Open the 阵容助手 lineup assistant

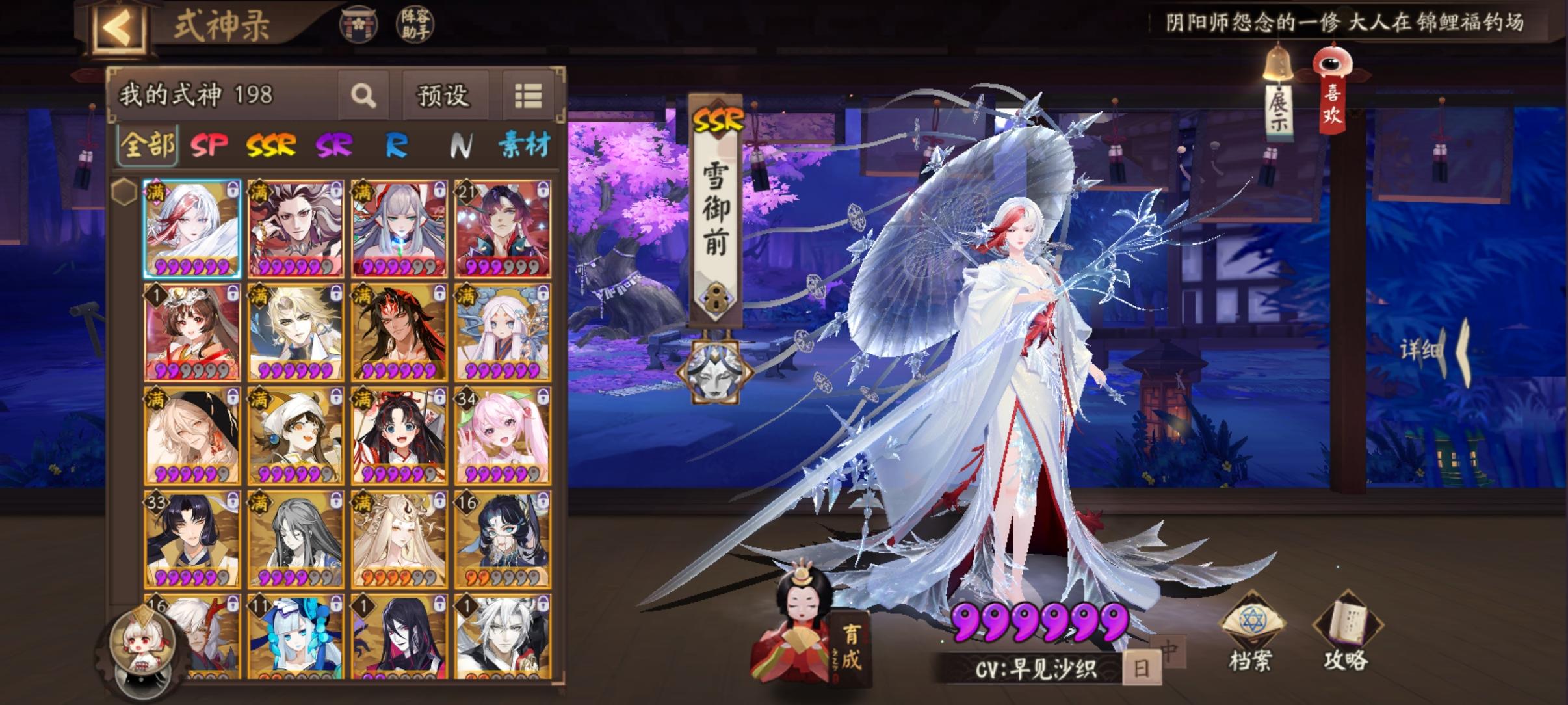415,25
